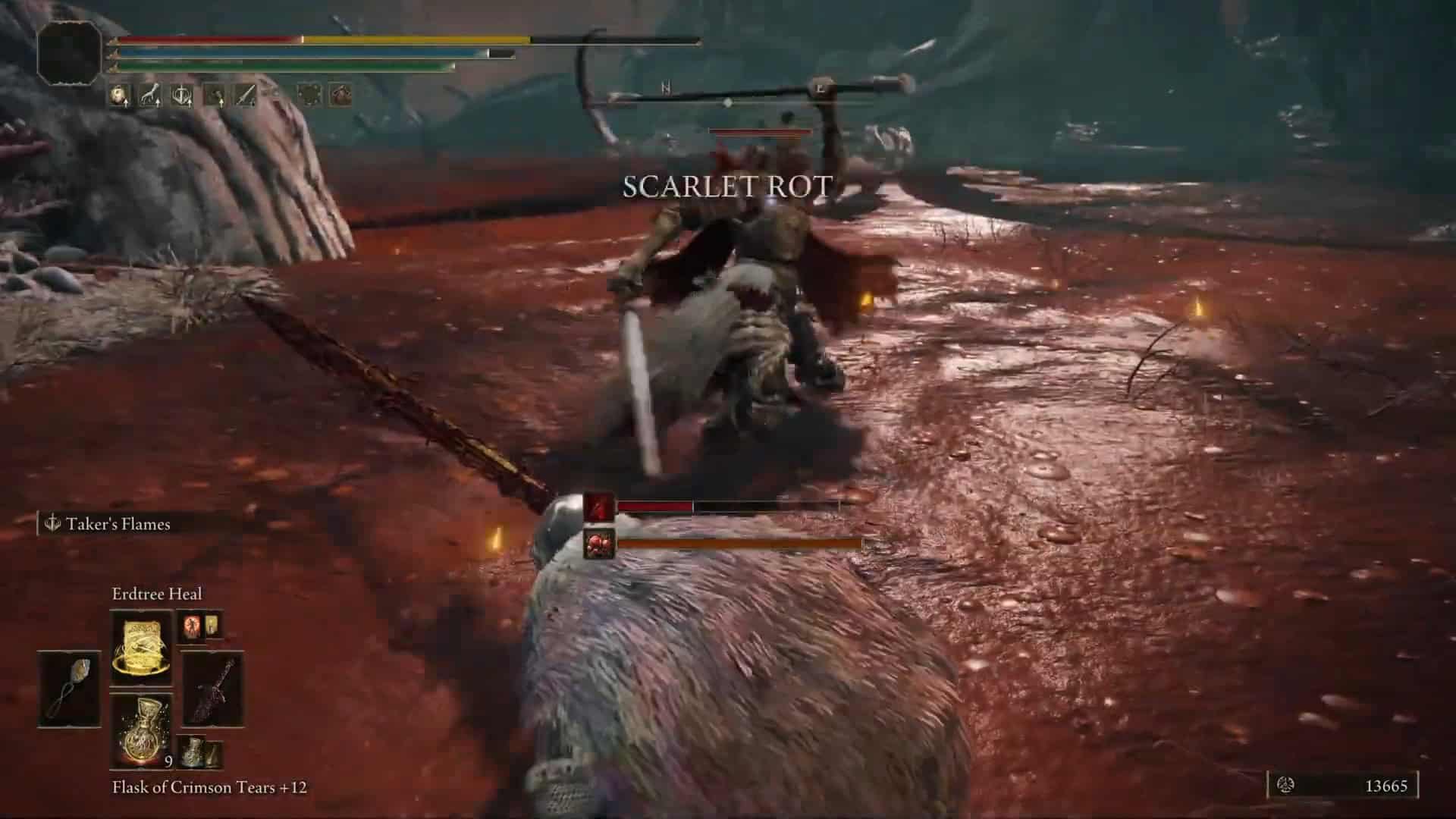
Task: Click the N marker on the compass
Action: tap(667, 88)
